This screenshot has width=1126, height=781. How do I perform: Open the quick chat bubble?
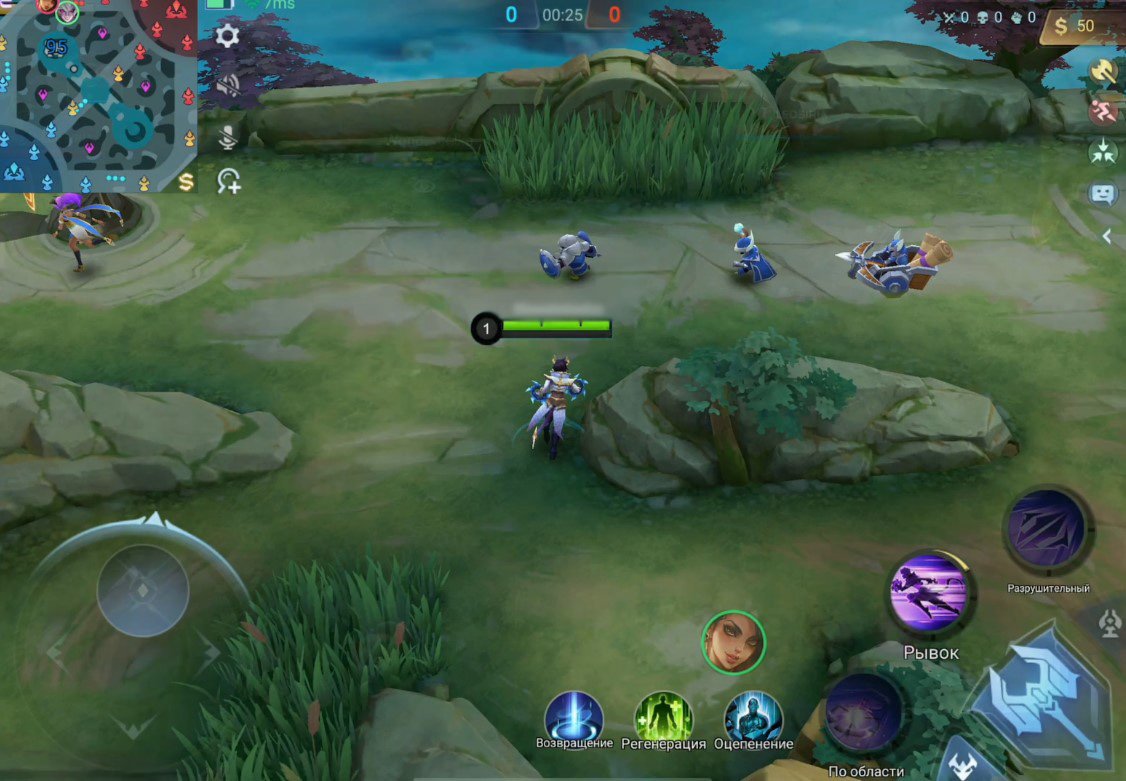(1103, 193)
